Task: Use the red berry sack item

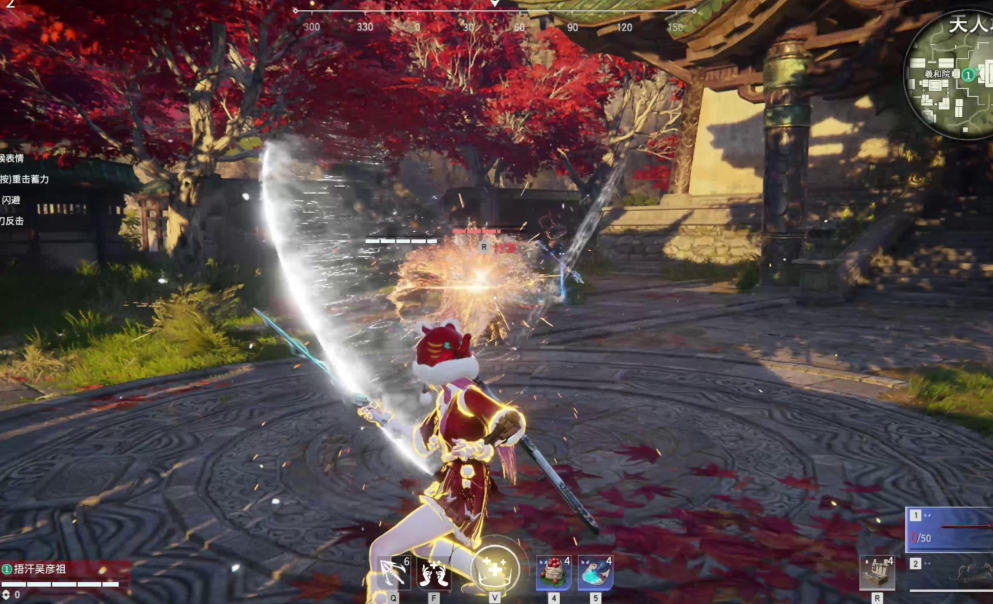Action: [x=553, y=573]
